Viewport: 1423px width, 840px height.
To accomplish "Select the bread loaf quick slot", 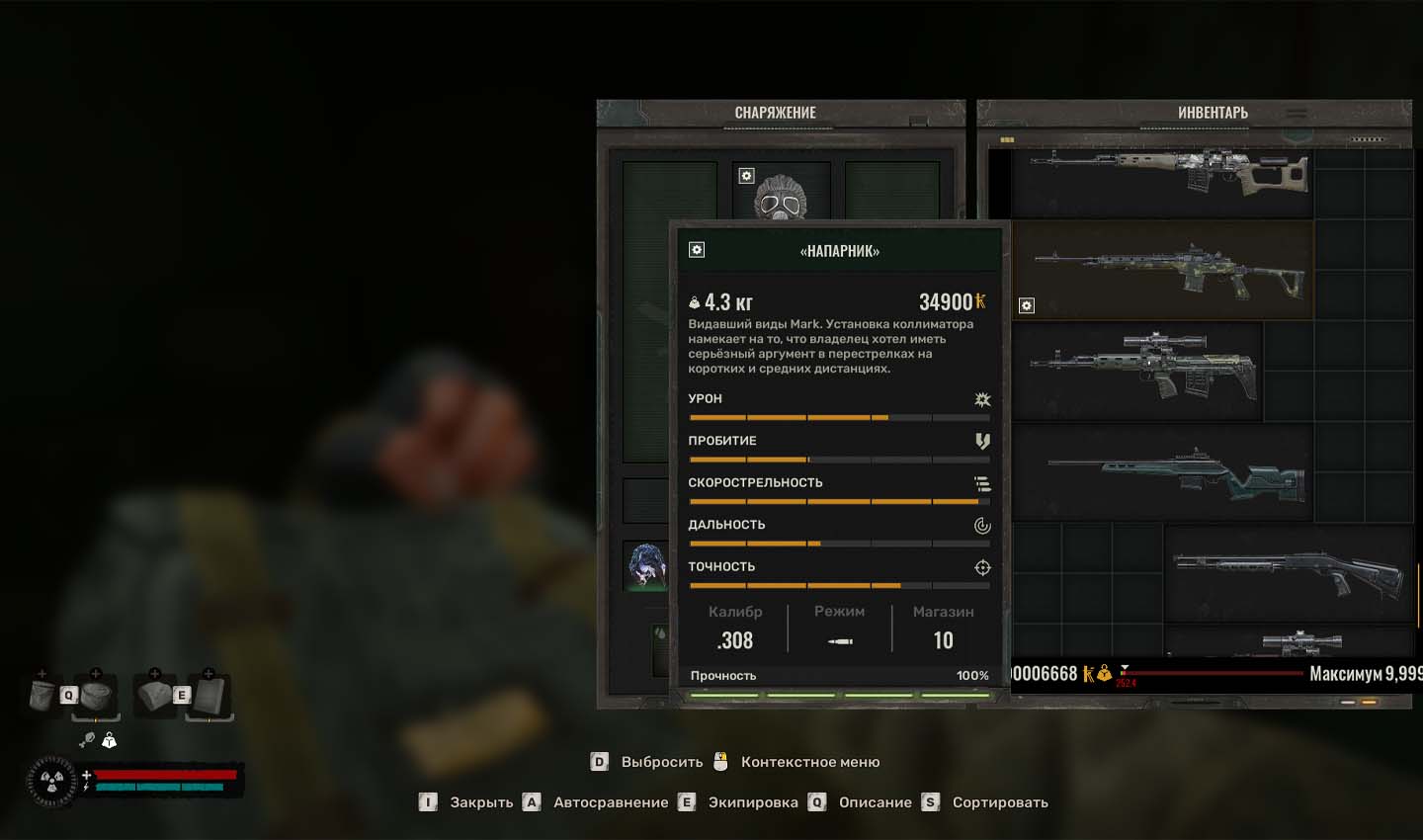I will tap(153, 695).
